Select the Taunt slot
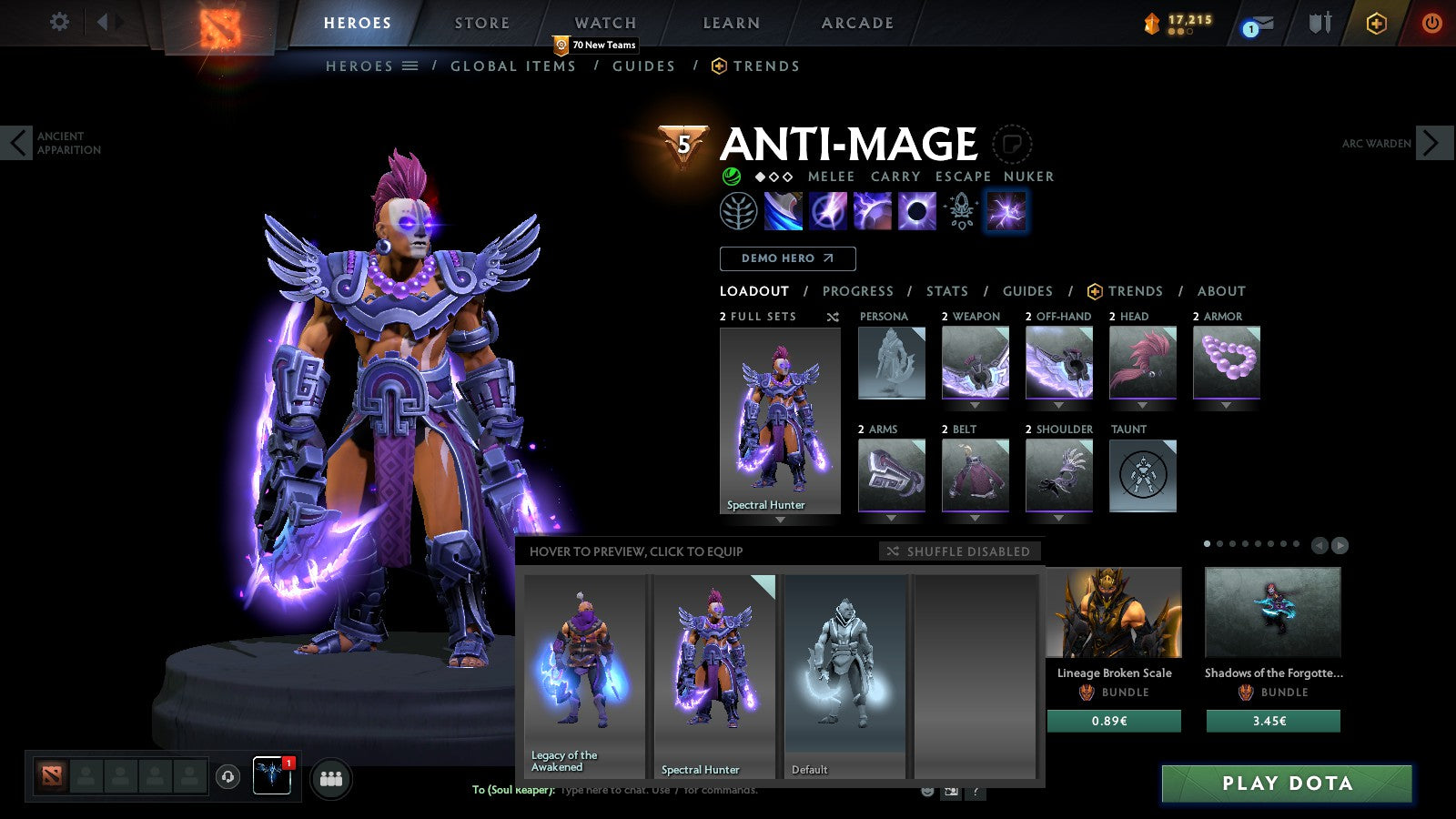 tap(1143, 475)
